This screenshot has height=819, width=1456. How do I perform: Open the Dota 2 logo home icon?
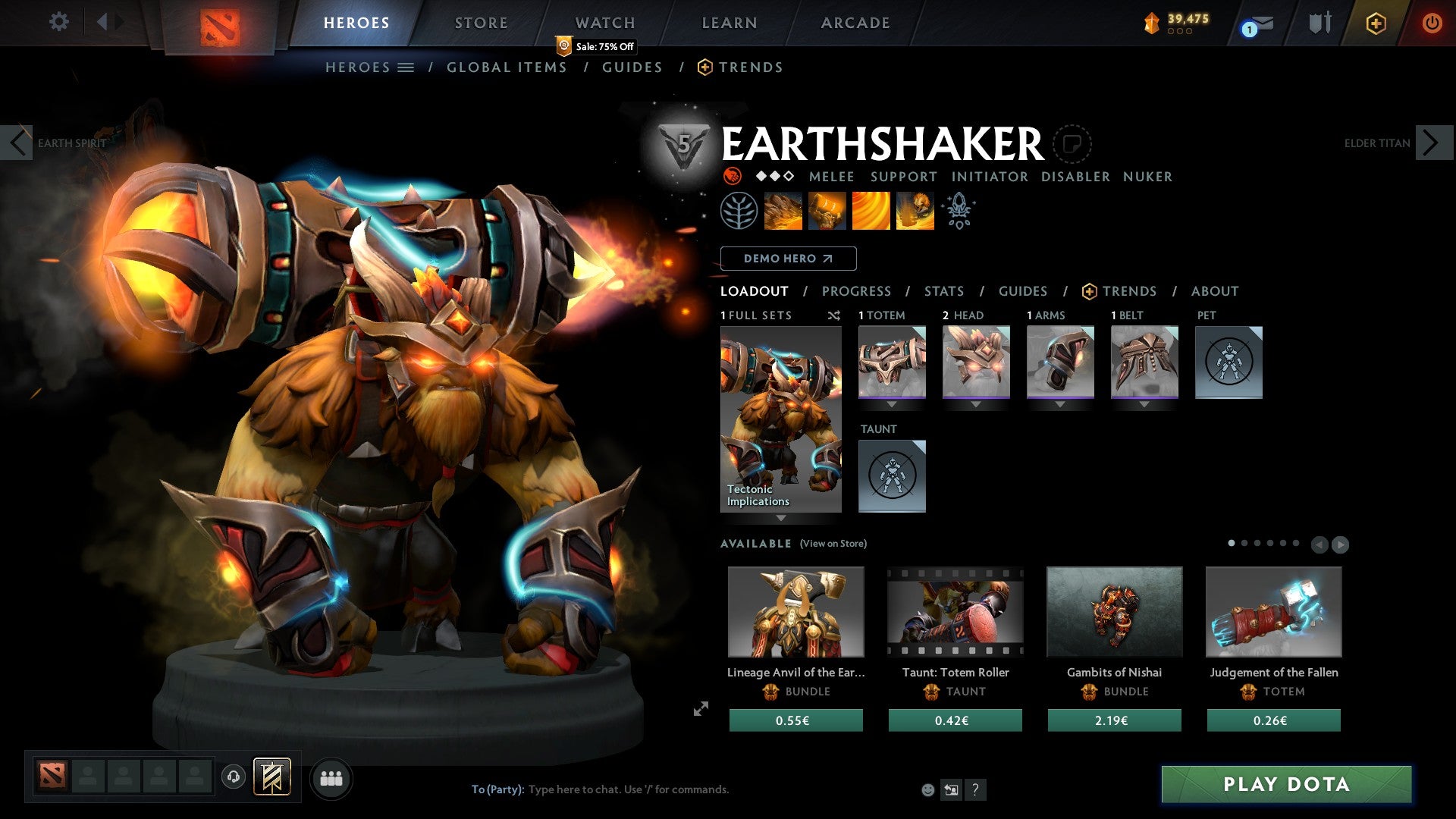220,23
